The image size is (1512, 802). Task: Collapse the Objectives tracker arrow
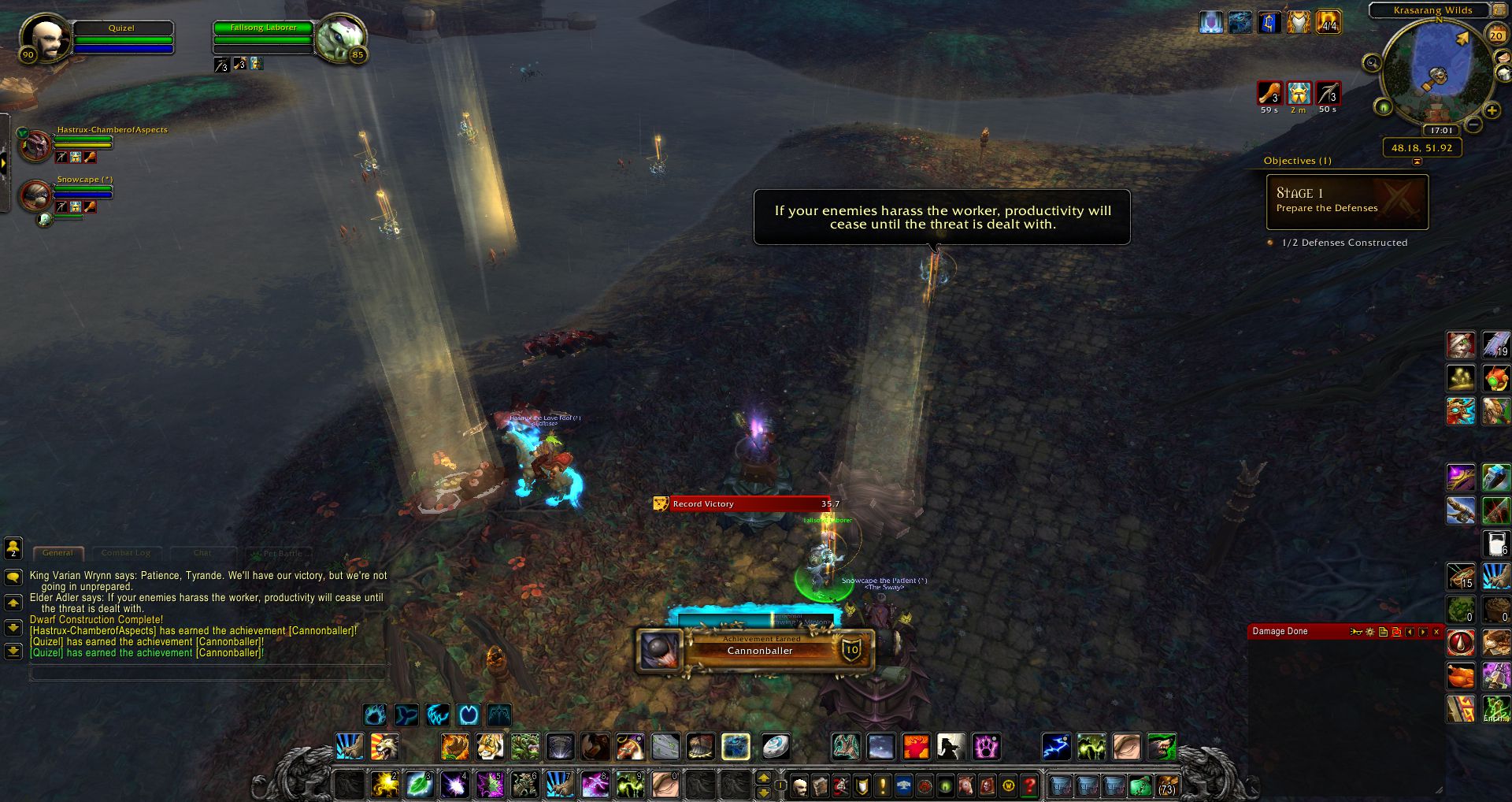click(1417, 162)
